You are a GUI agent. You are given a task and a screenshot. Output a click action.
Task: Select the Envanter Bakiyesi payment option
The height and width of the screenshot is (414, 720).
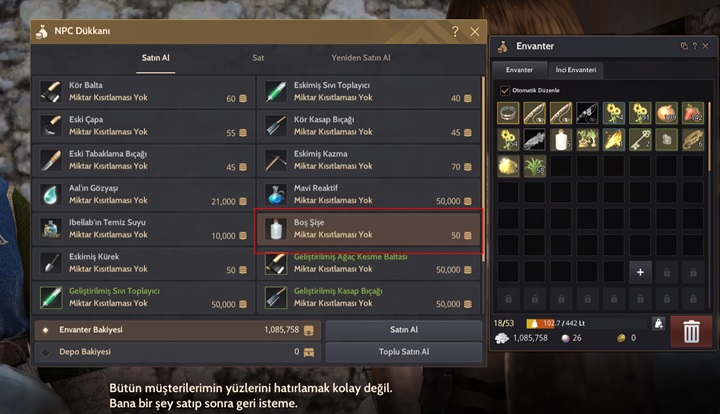pyautogui.click(x=45, y=329)
